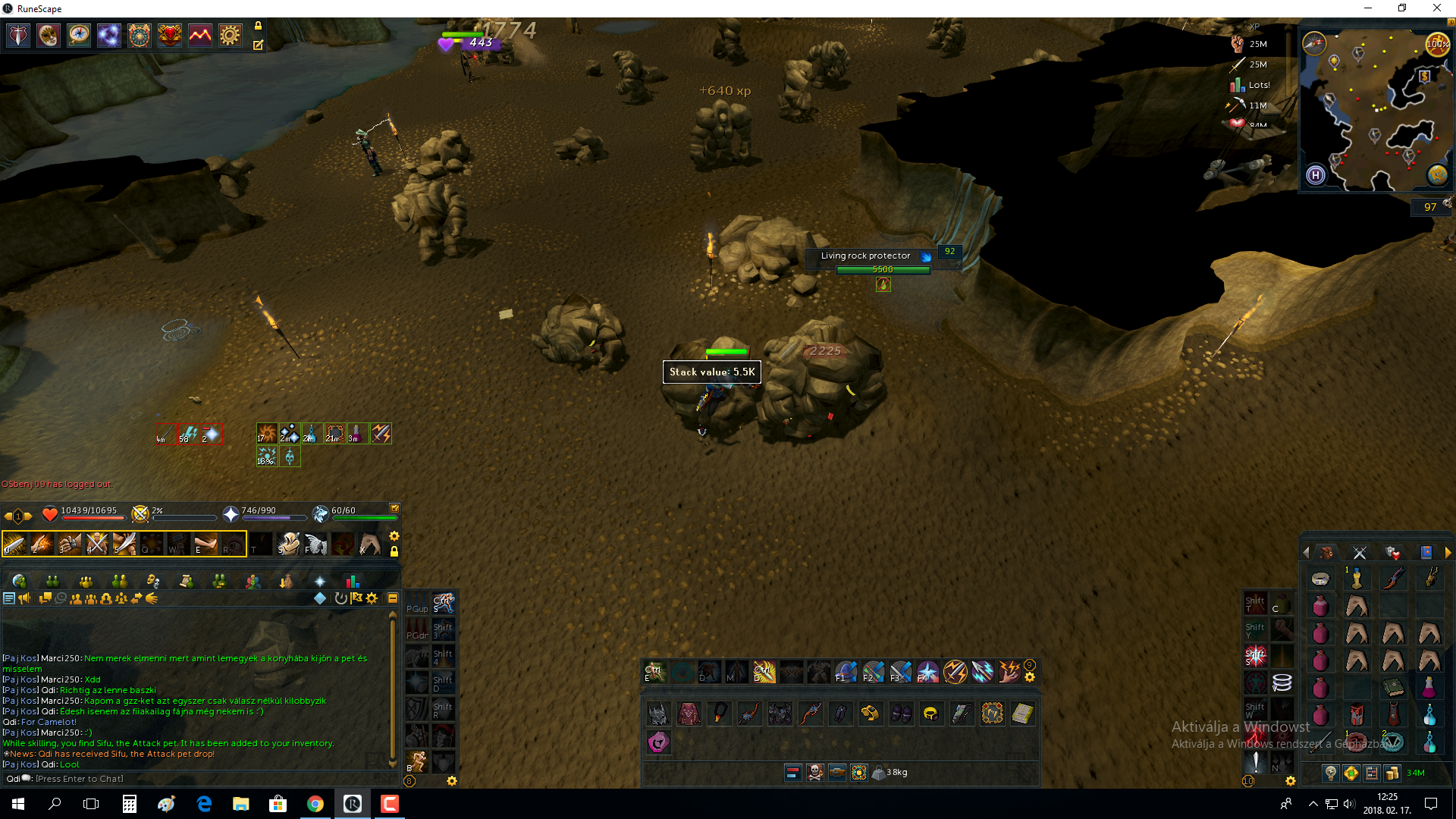This screenshot has width=1456, height=819.
Task: Open the gear Settings ribbon icon
Action: [x=230, y=36]
